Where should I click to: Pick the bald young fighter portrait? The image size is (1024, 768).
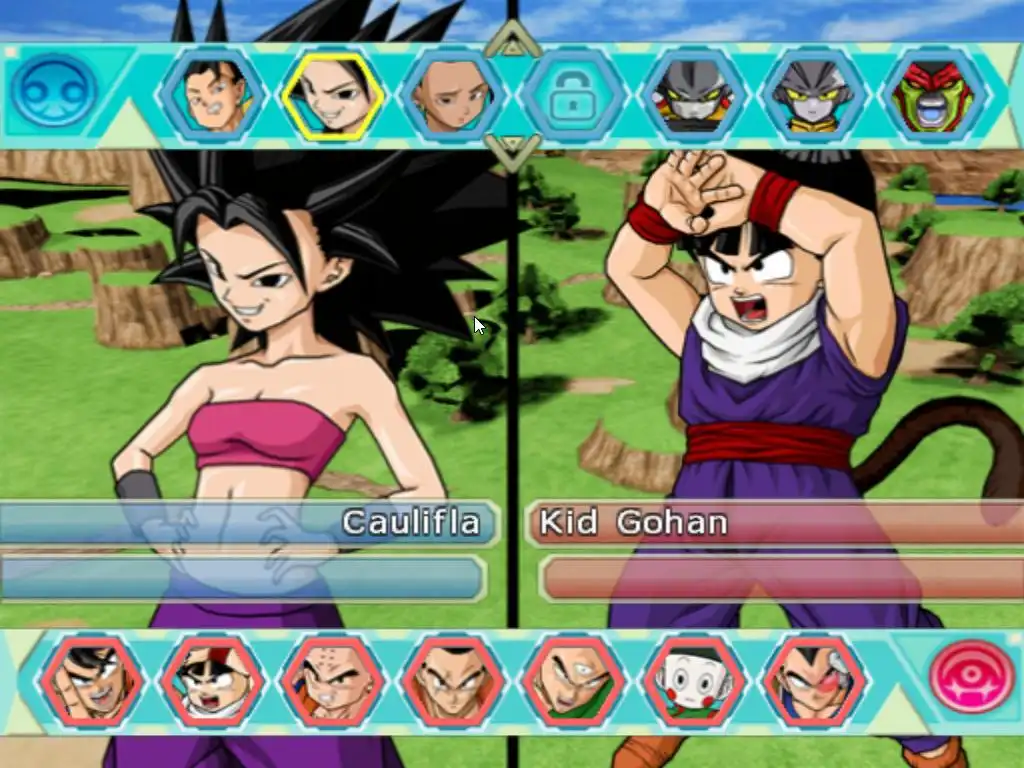click(x=450, y=96)
